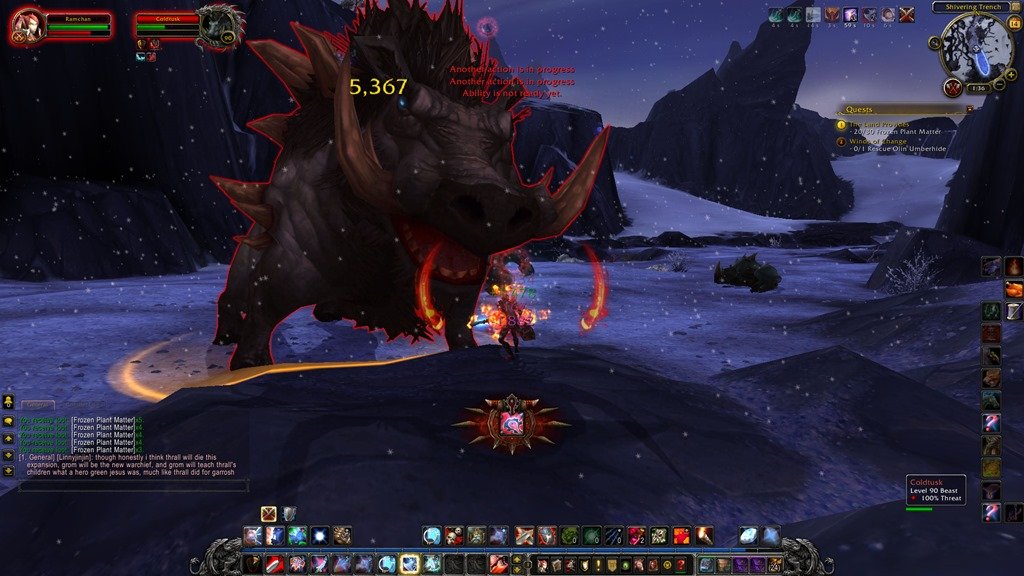Click the minimap tracking magnifier button
Screen dimensions: 1024x576
(x=937, y=43)
